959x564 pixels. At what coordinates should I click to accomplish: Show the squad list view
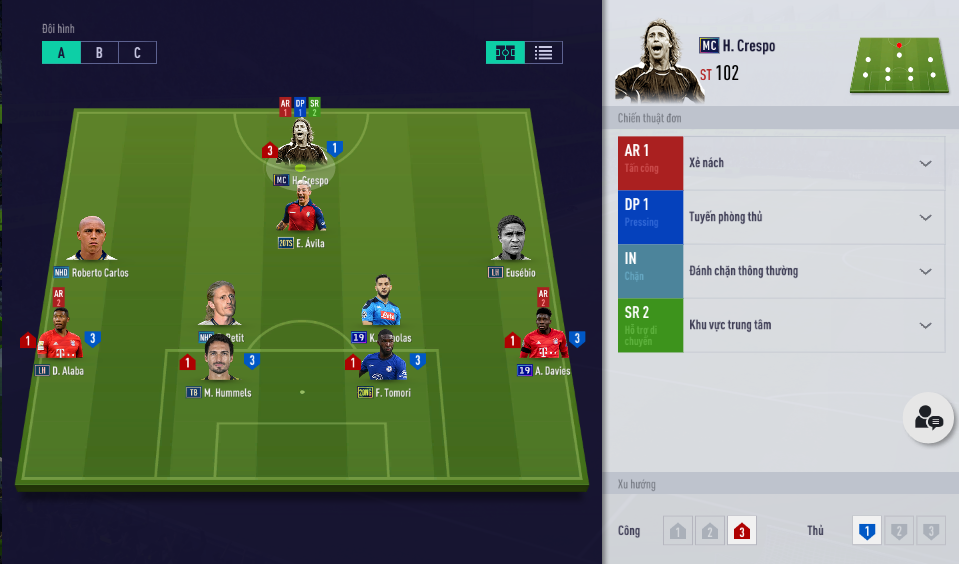(x=543, y=53)
